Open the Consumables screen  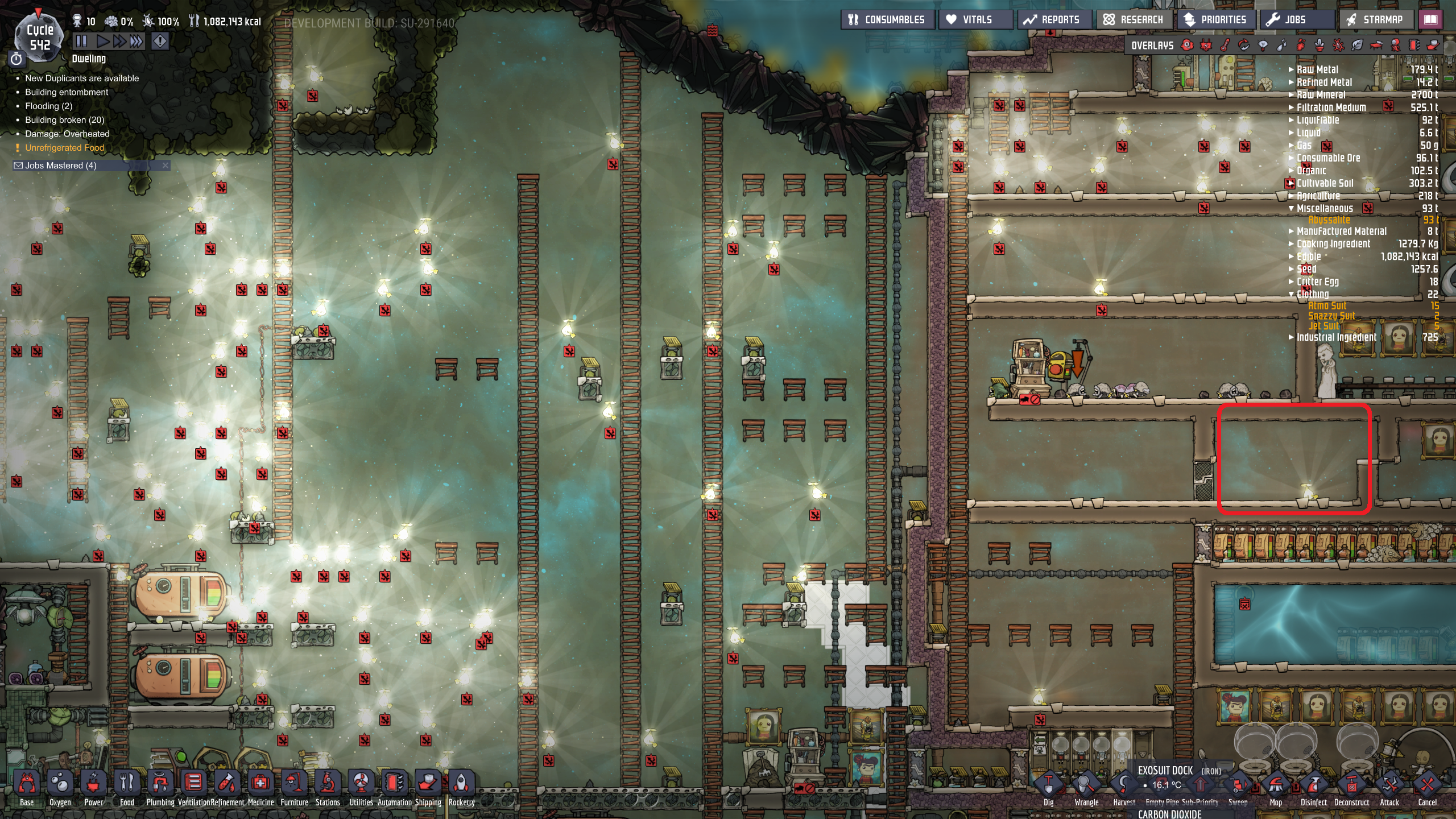click(x=887, y=20)
